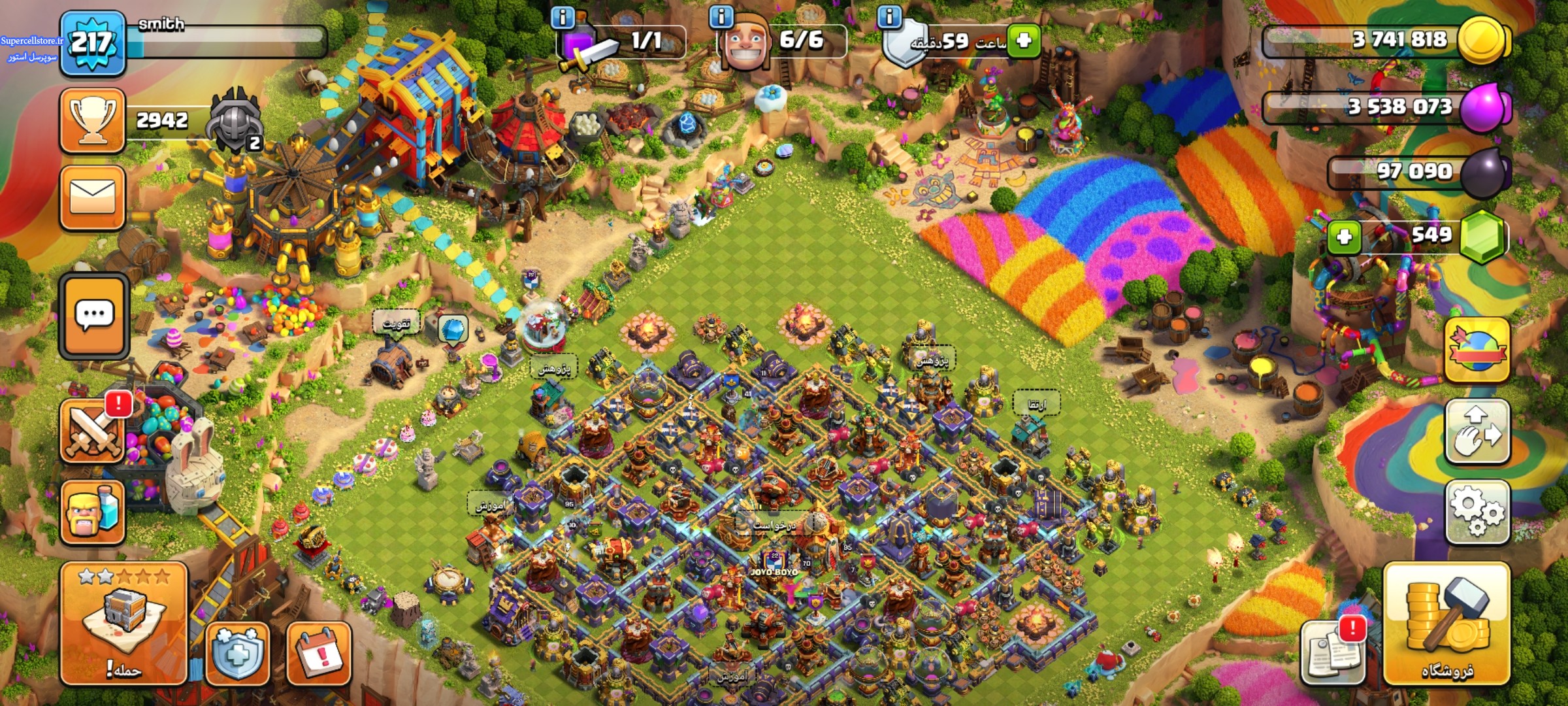Tap the orange Attack button
This screenshot has height=706, width=1568.
[x=123, y=623]
